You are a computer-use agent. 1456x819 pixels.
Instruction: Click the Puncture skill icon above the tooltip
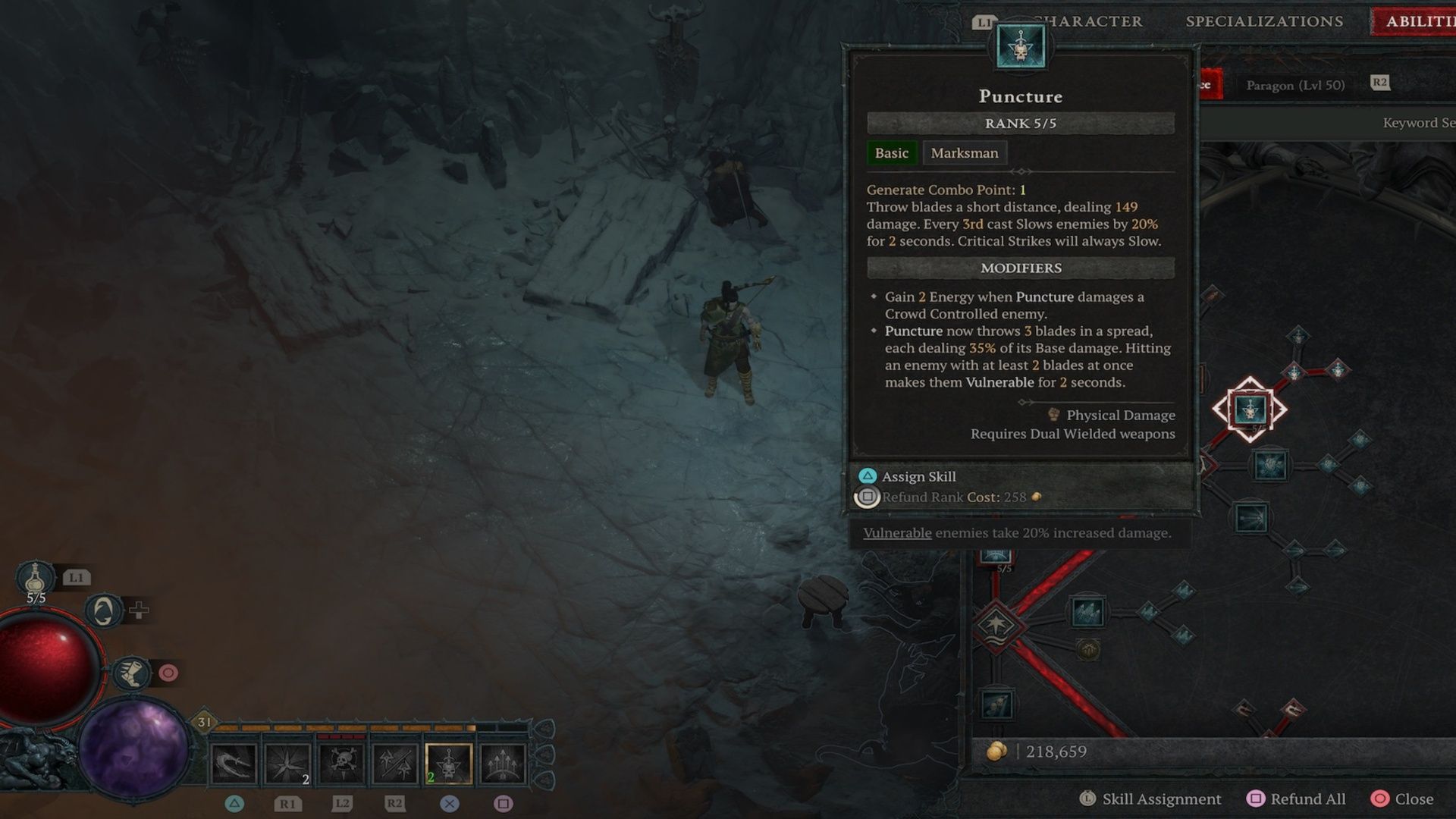[x=1020, y=45]
